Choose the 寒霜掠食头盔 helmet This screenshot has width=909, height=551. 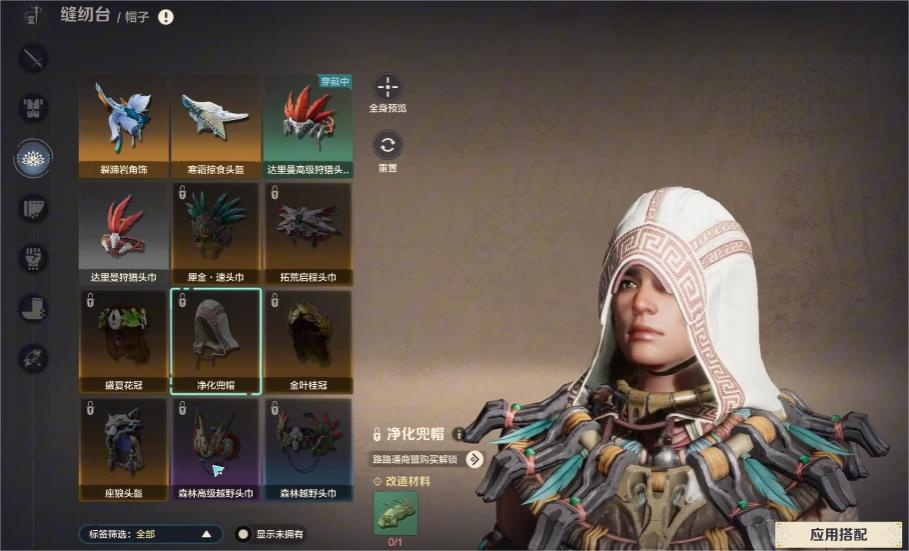click(216, 124)
